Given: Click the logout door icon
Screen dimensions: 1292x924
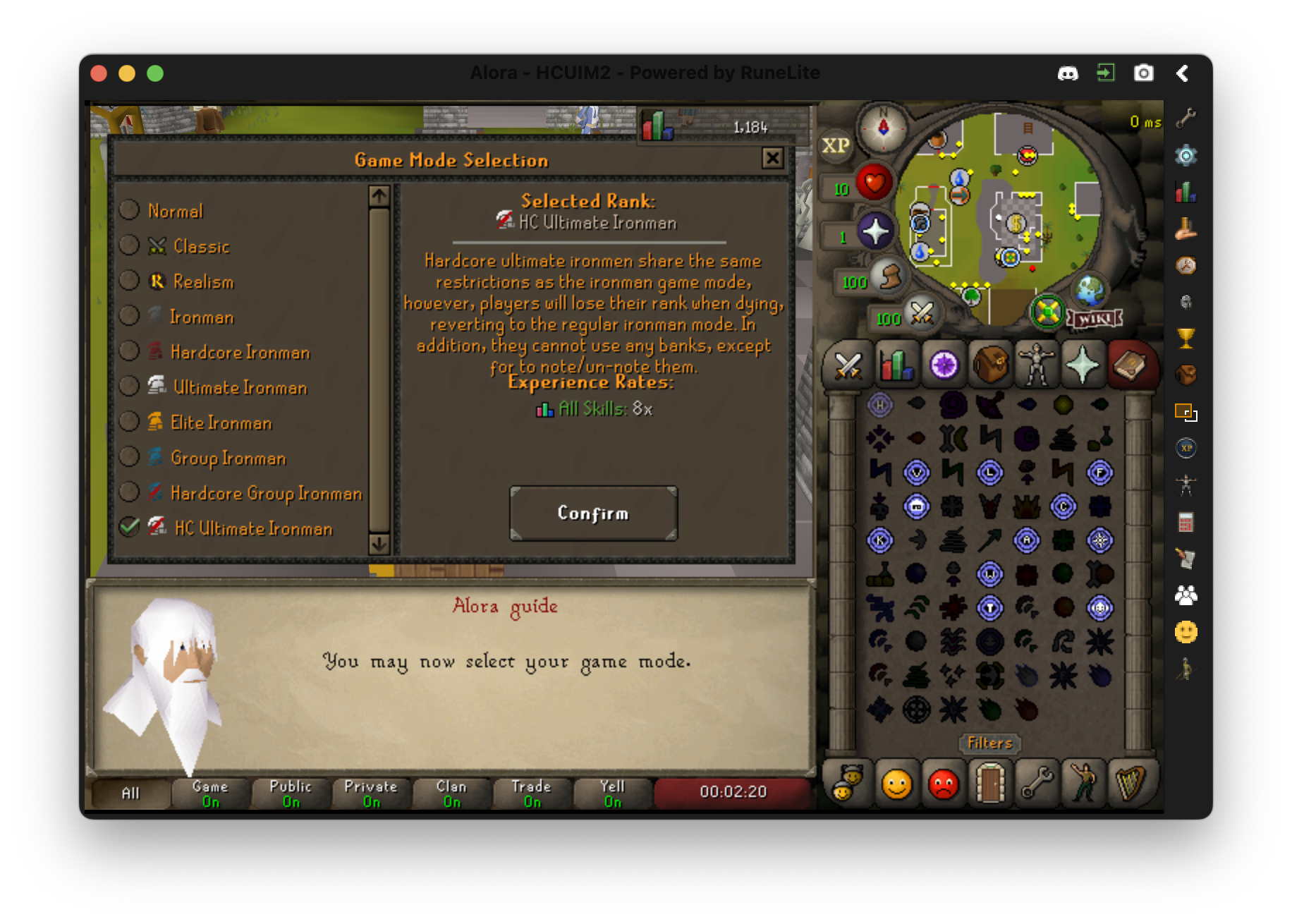Looking at the screenshot, I should point(990,784).
